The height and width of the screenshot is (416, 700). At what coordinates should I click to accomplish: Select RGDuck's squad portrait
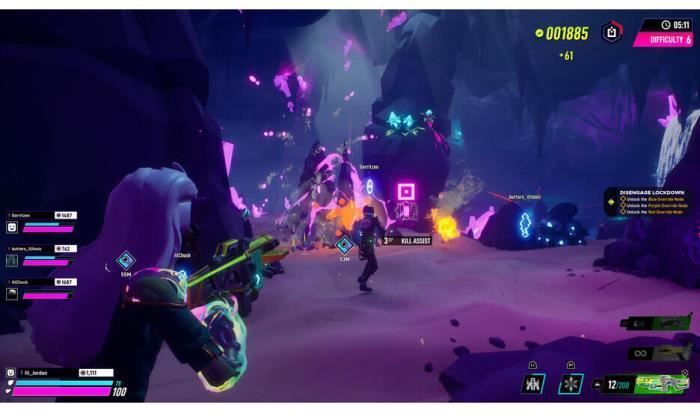12,294
